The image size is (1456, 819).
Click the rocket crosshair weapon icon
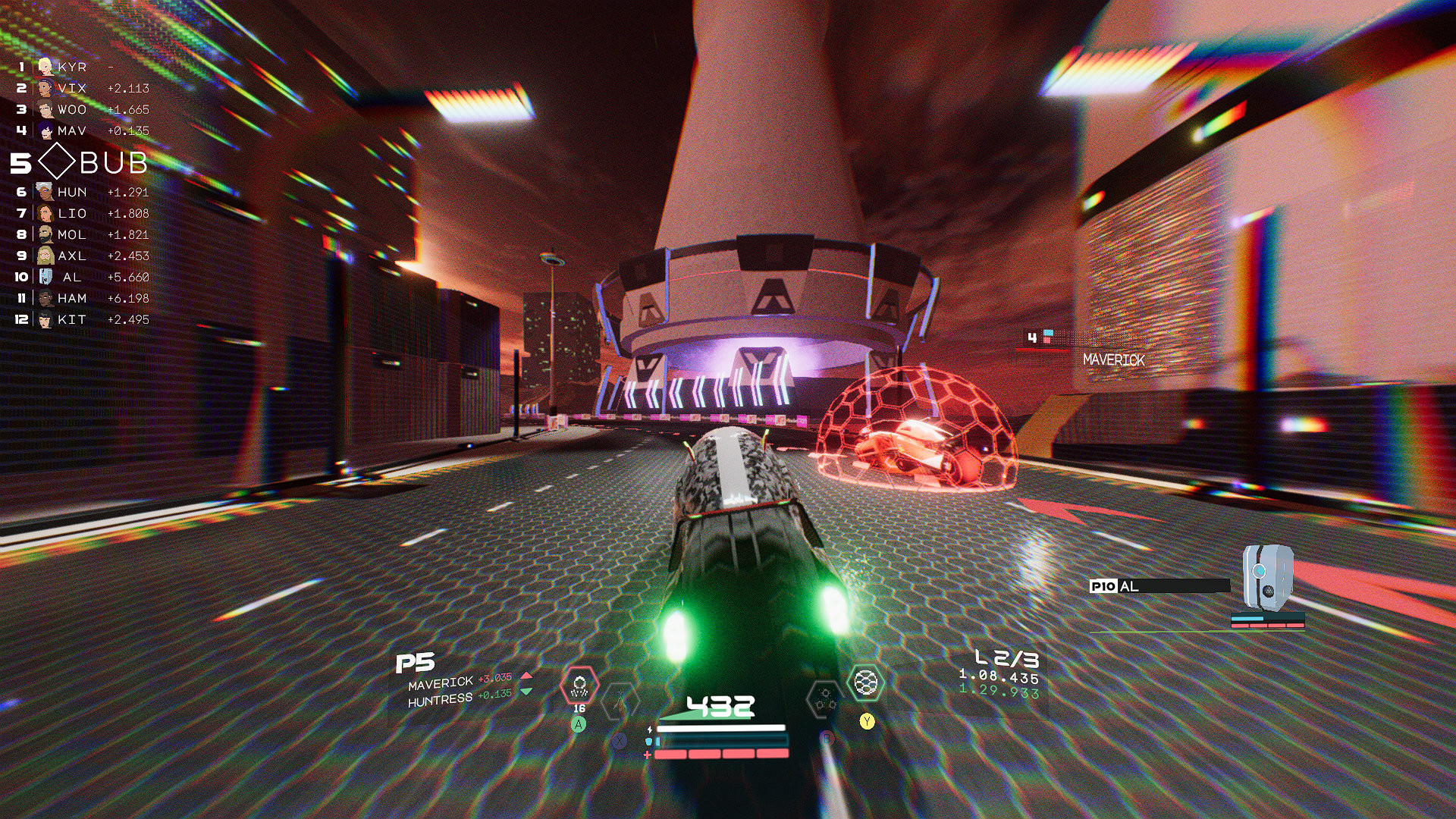622,701
